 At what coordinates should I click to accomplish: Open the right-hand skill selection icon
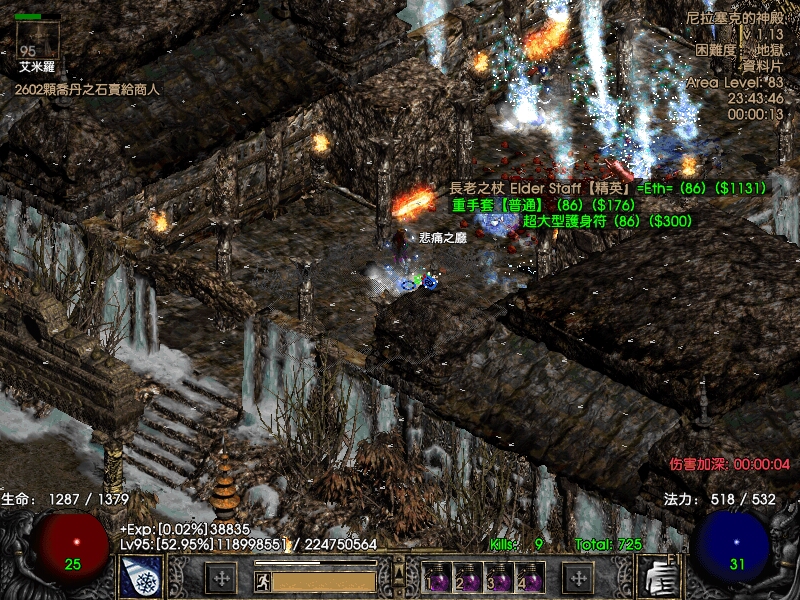coord(660,577)
